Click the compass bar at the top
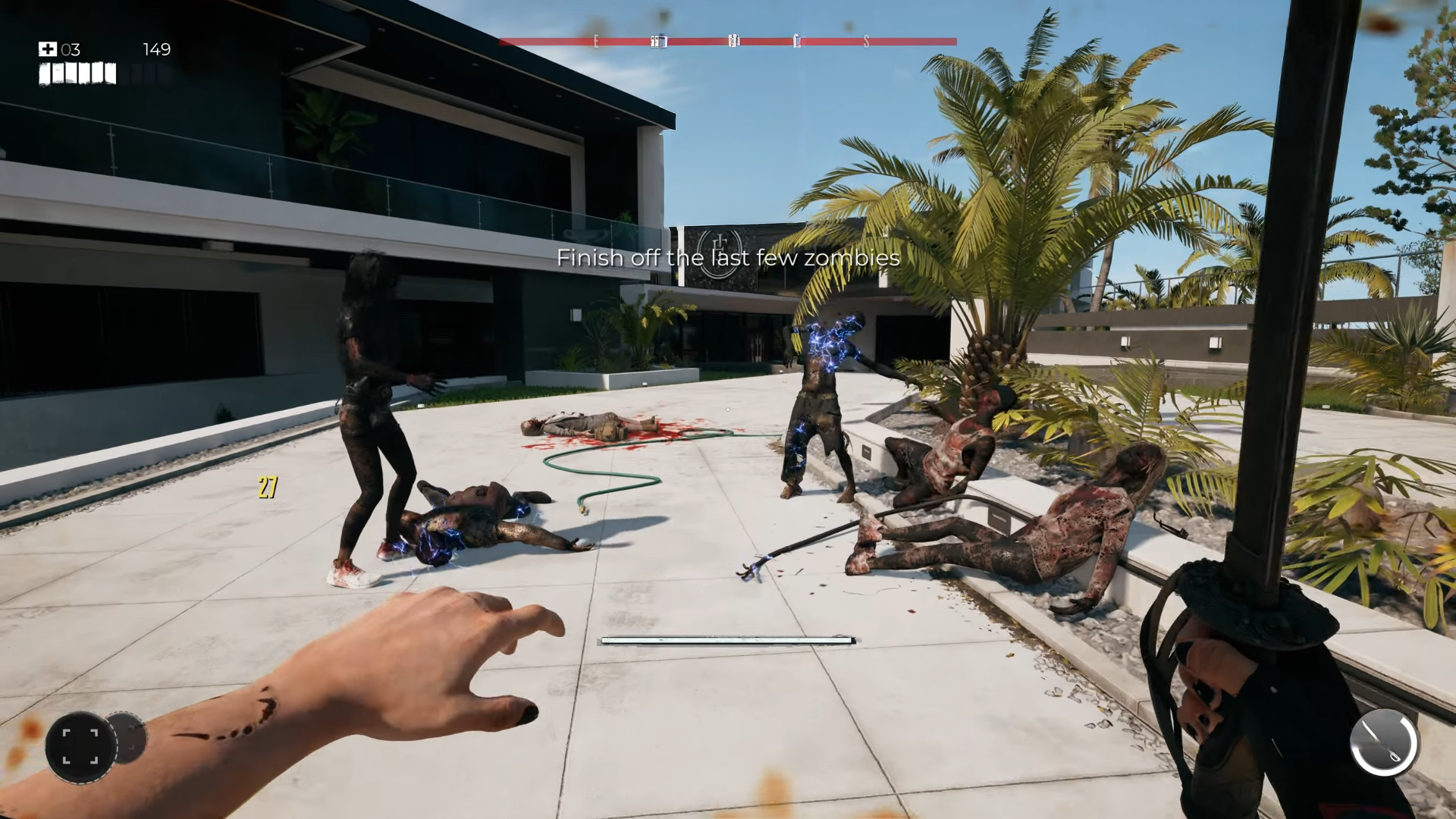The image size is (1456, 819). (x=727, y=42)
